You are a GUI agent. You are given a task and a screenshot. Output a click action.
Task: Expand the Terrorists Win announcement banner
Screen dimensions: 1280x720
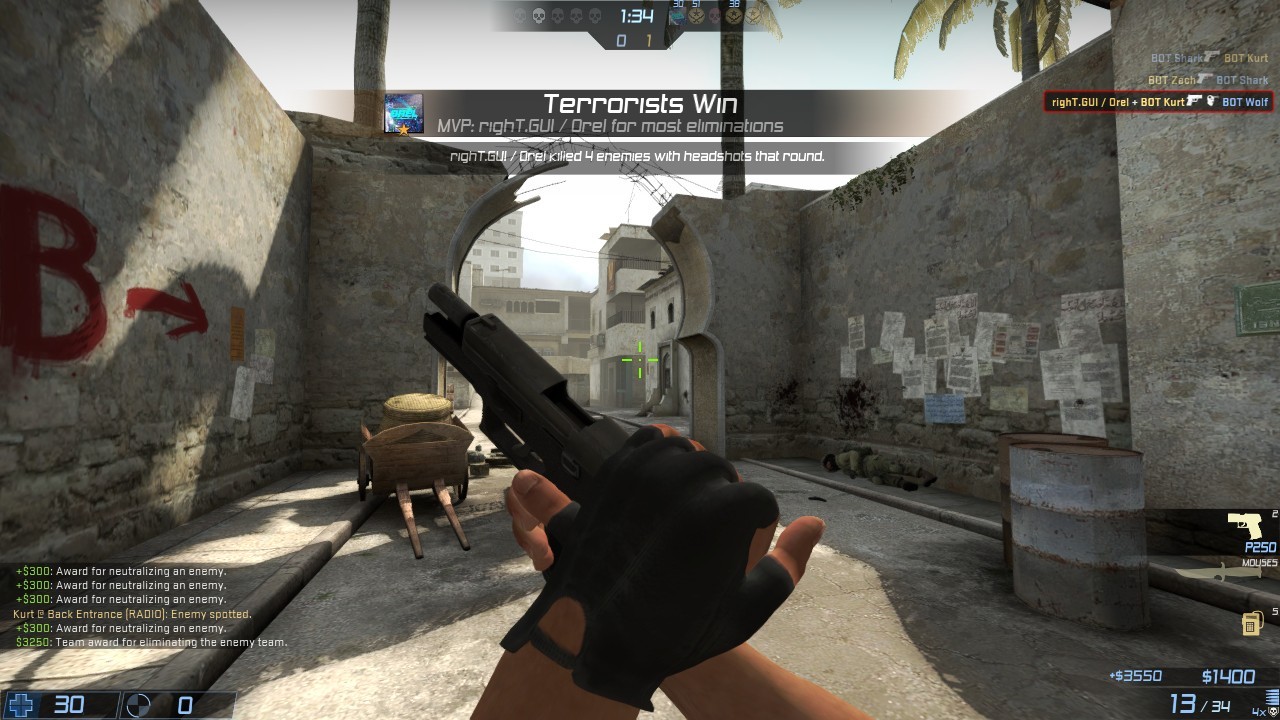(x=640, y=103)
